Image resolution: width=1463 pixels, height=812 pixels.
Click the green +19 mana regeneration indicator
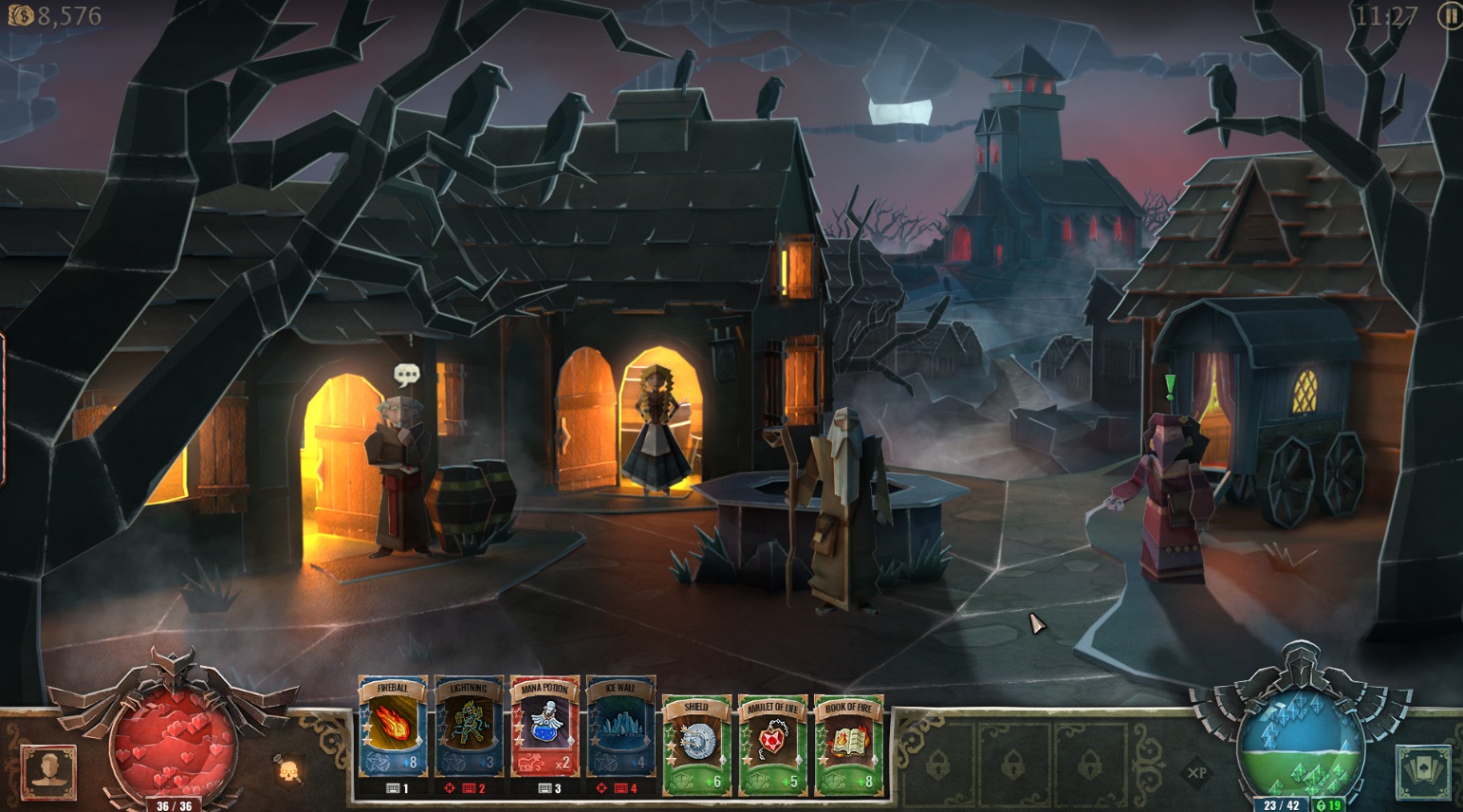click(x=1327, y=803)
